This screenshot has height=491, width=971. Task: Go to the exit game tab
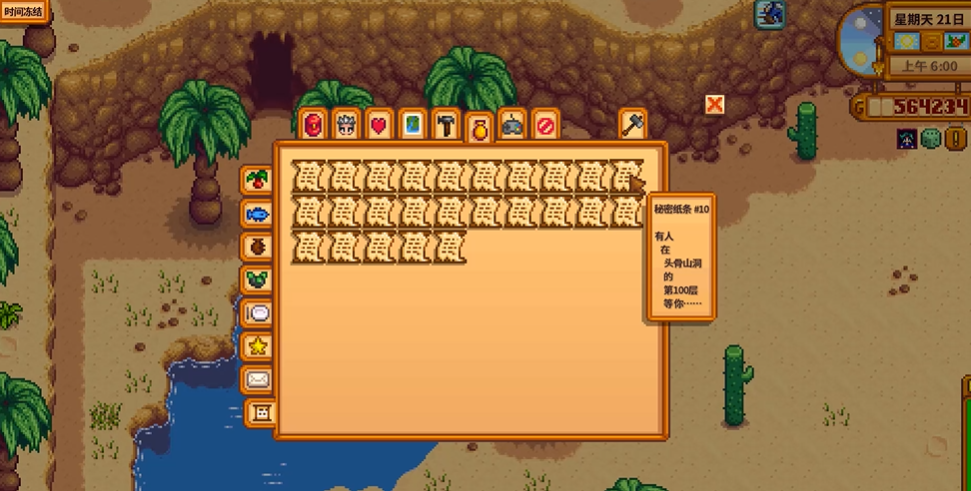(x=545, y=125)
